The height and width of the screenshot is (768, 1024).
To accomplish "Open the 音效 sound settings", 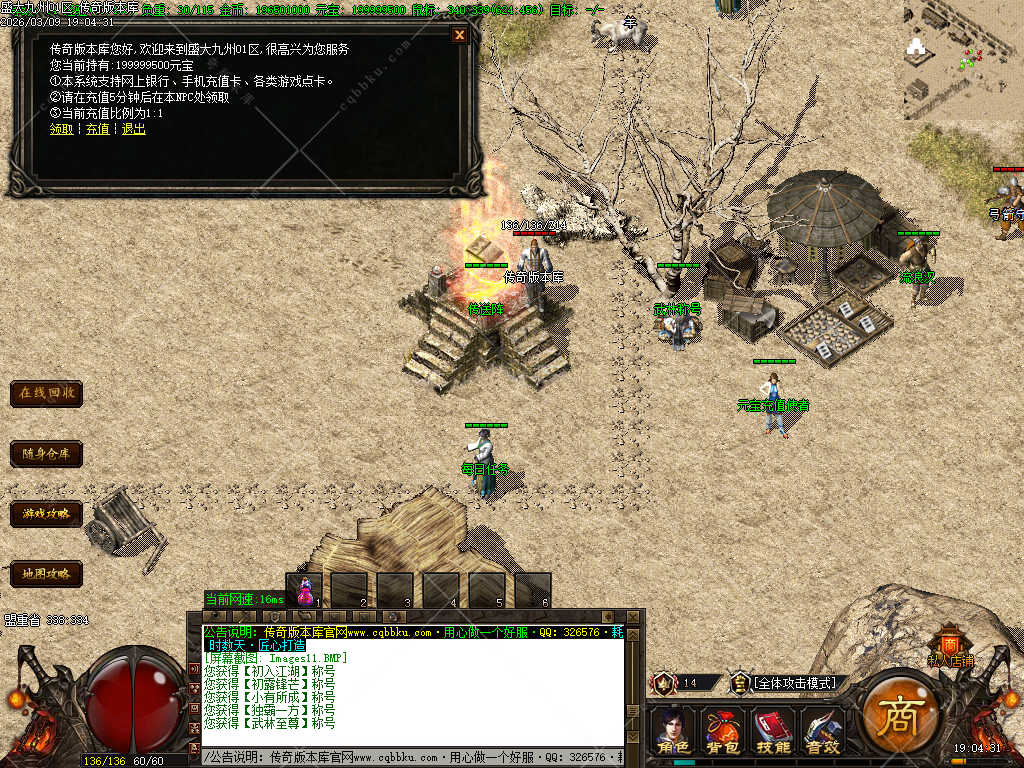I will coord(823,731).
